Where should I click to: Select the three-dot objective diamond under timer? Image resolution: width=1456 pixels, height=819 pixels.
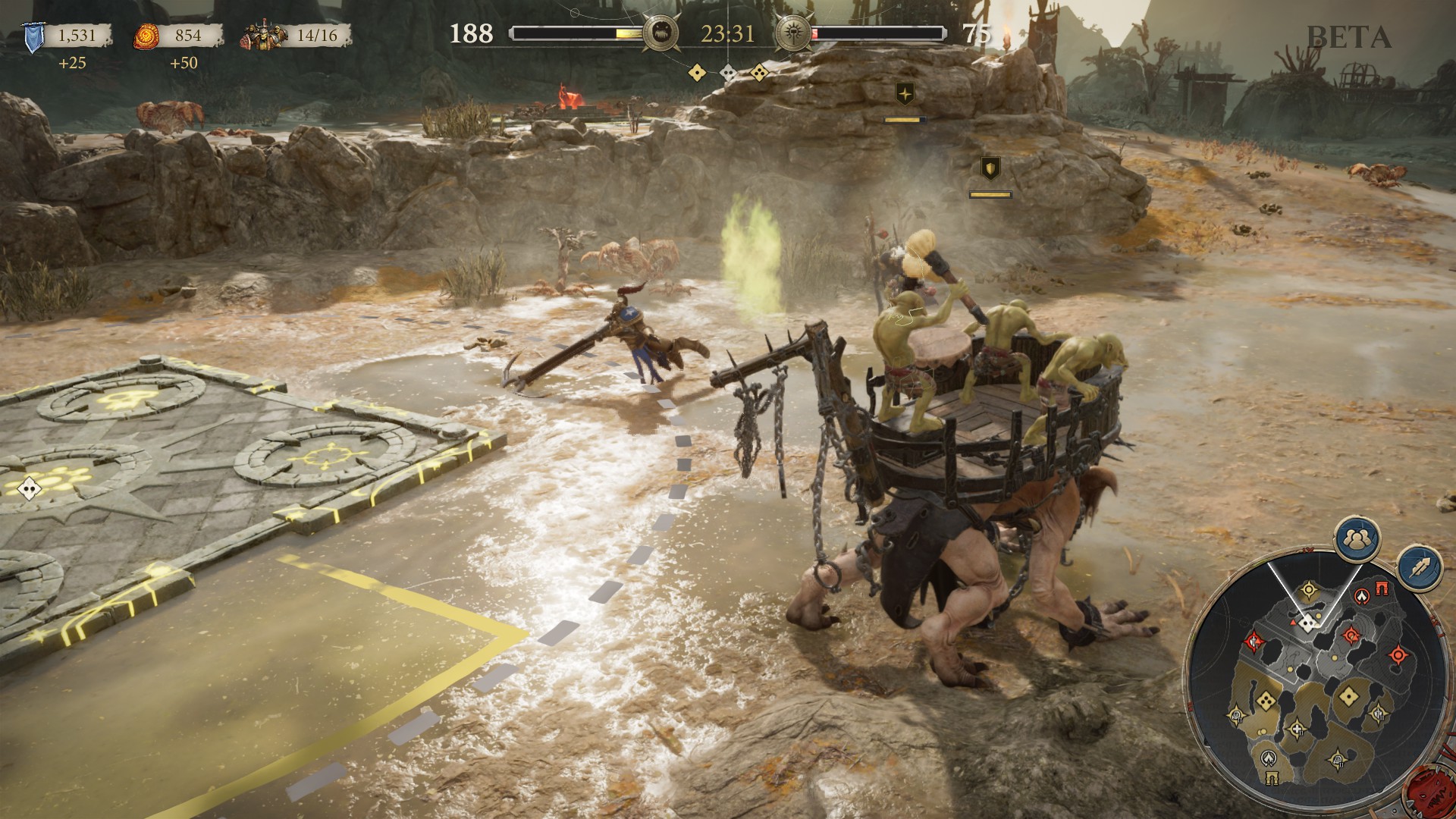tap(759, 73)
